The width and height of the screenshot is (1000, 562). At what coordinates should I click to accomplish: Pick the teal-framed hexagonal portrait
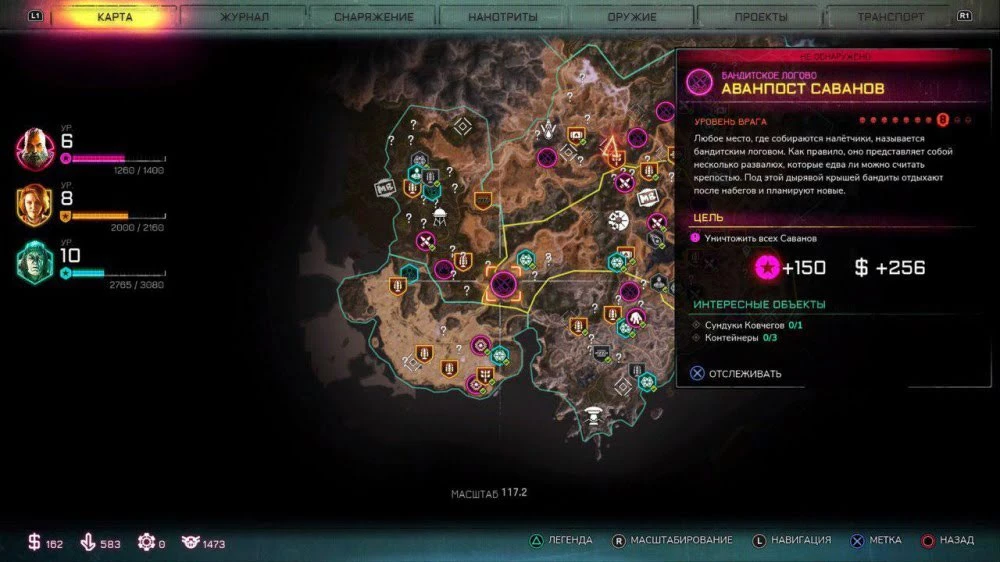(34, 264)
